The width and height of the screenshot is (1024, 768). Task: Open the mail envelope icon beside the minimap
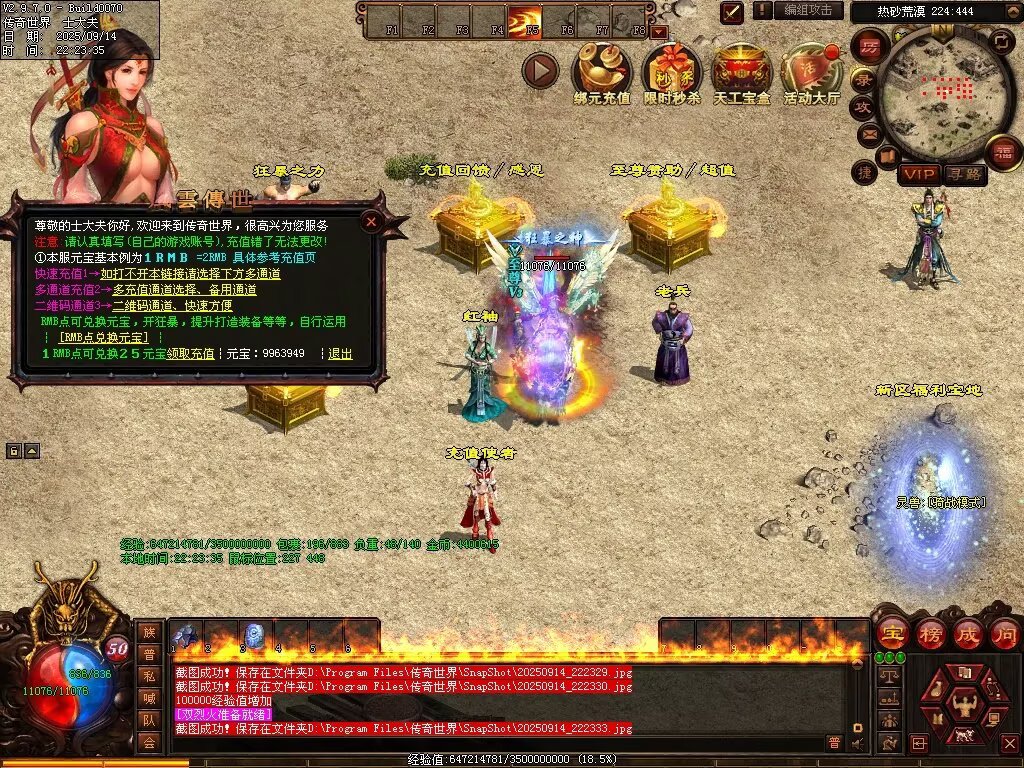tap(868, 133)
